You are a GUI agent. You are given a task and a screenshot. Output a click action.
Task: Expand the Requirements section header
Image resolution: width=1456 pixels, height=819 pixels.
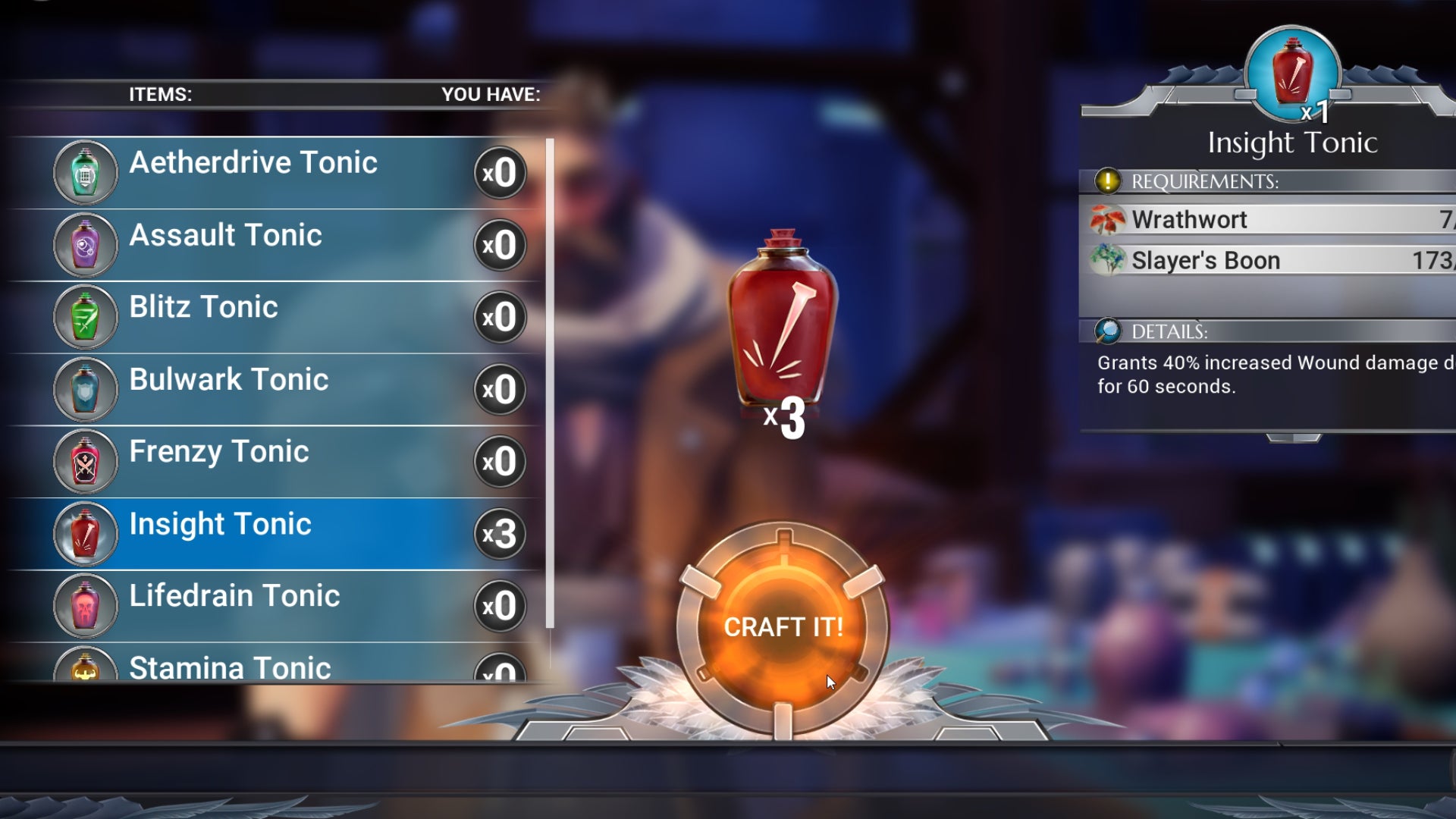pyautogui.click(x=1206, y=181)
